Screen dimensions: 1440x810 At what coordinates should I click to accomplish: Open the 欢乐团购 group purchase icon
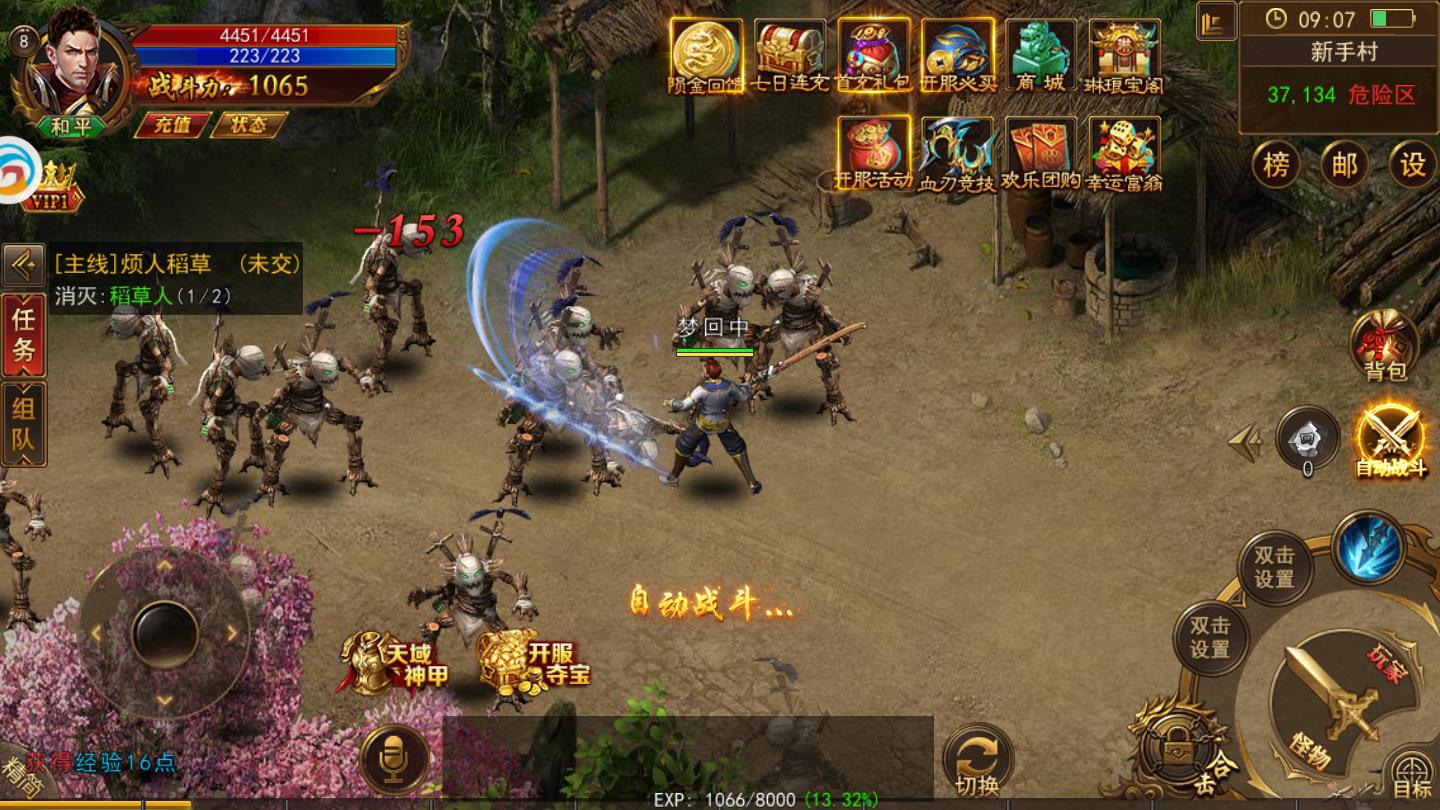(x=1041, y=153)
